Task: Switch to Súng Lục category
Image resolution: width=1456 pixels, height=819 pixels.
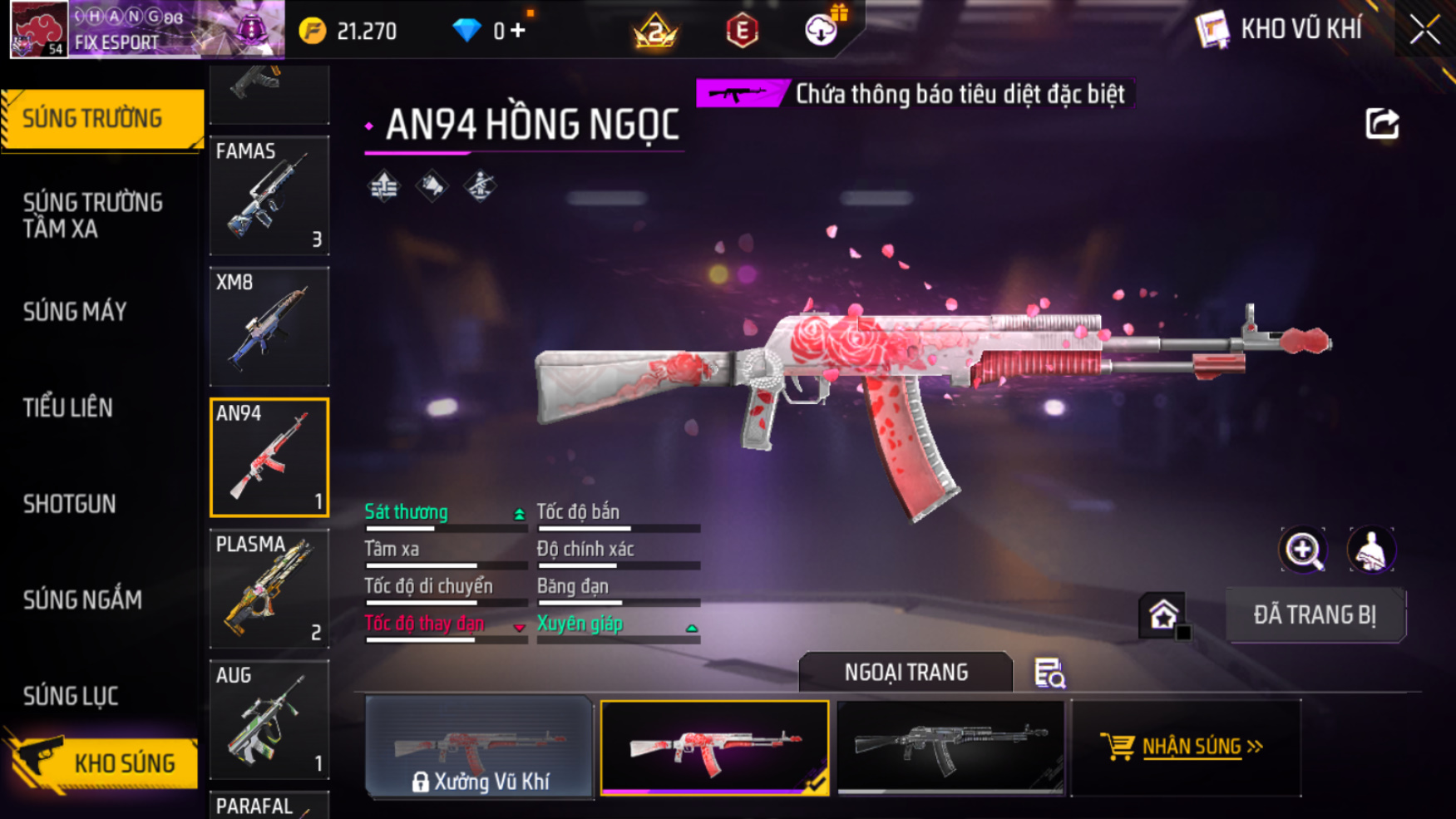Action: pyautogui.click(x=71, y=696)
